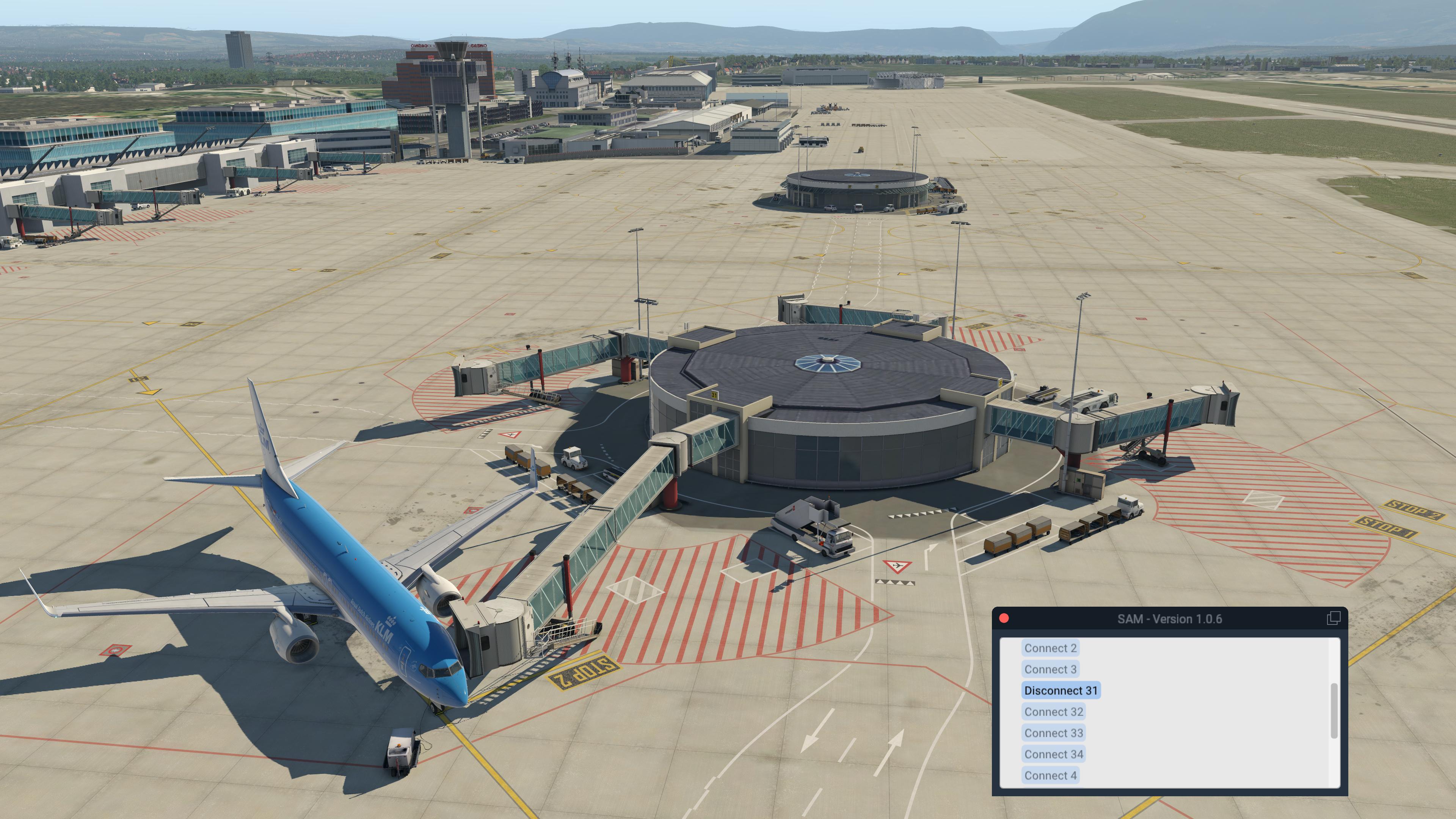Activate Connect 33 entry
1456x819 pixels.
click(1054, 733)
